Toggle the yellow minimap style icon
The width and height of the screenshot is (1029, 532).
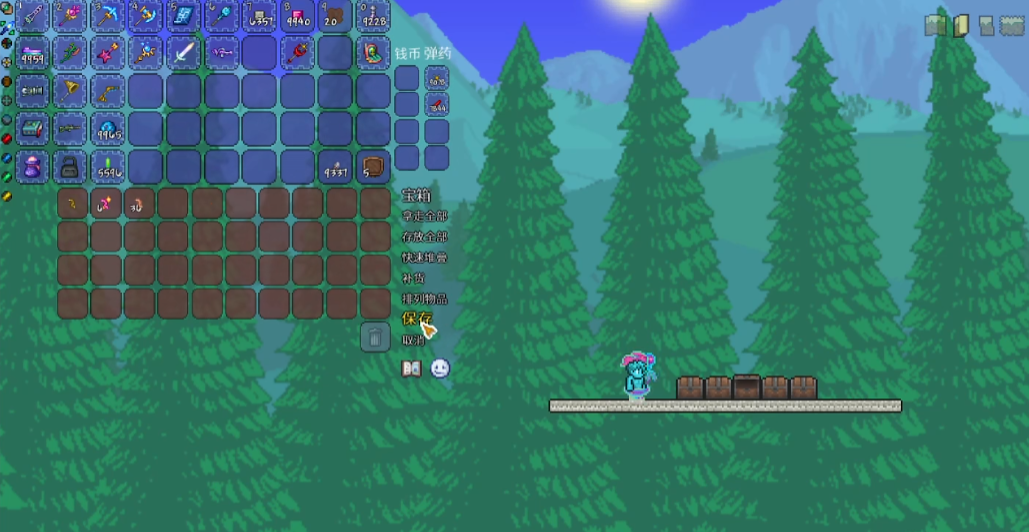pos(961,26)
